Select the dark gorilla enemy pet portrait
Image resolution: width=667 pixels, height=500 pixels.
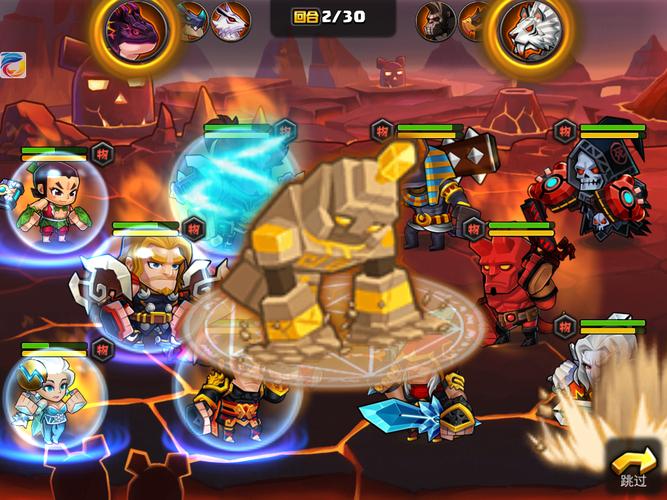(435, 20)
